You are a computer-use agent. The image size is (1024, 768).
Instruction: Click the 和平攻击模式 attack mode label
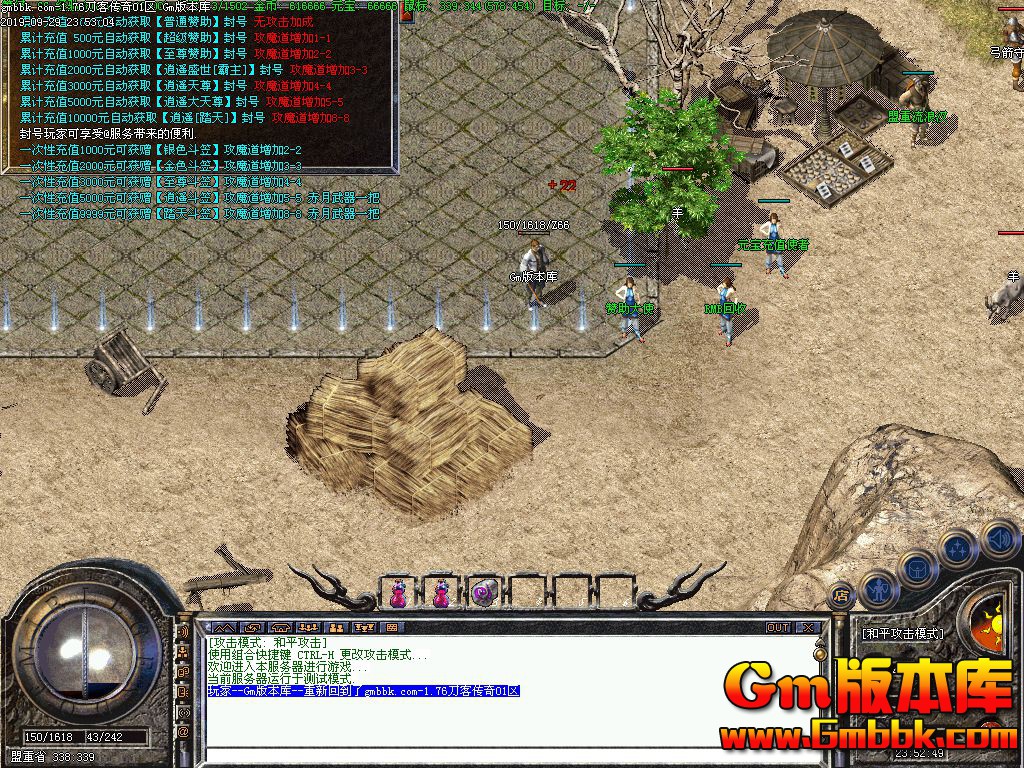click(x=902, y=633)
